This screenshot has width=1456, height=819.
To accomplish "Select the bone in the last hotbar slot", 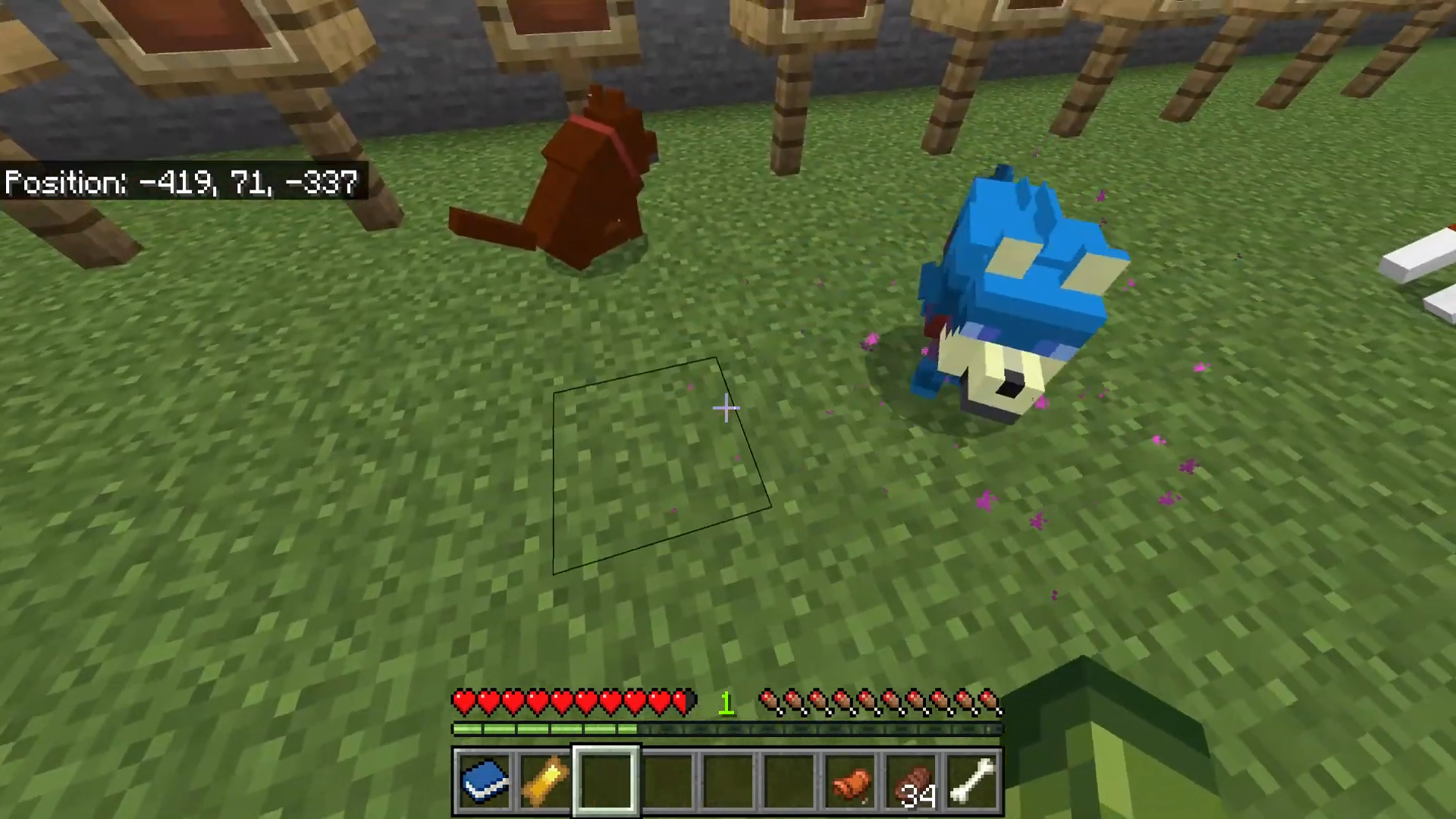I will [x=974, y=780].
